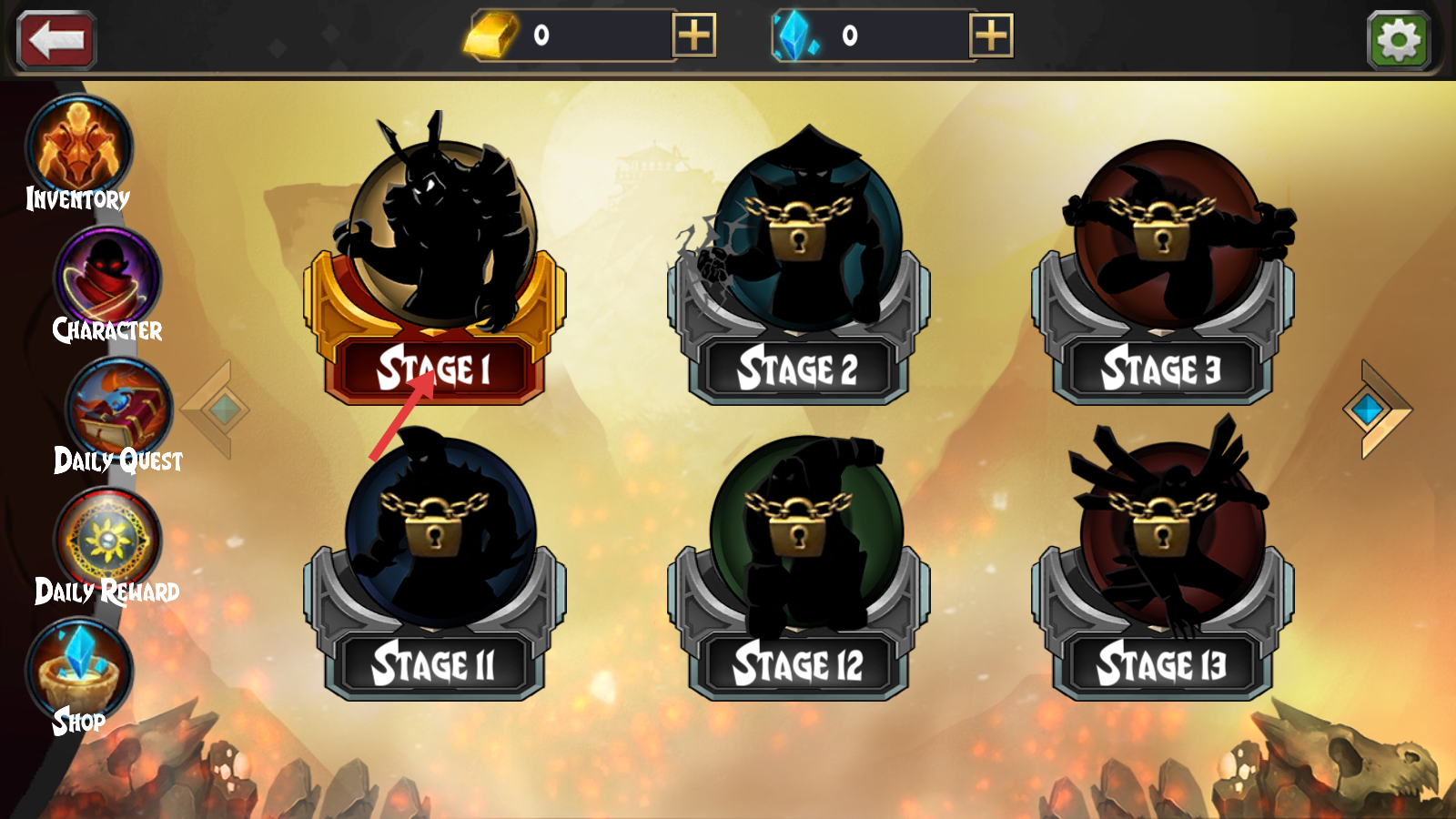This screenshot has width=1456, height=819.
Task: Show the next page of stages
Action: point(1374,409)
